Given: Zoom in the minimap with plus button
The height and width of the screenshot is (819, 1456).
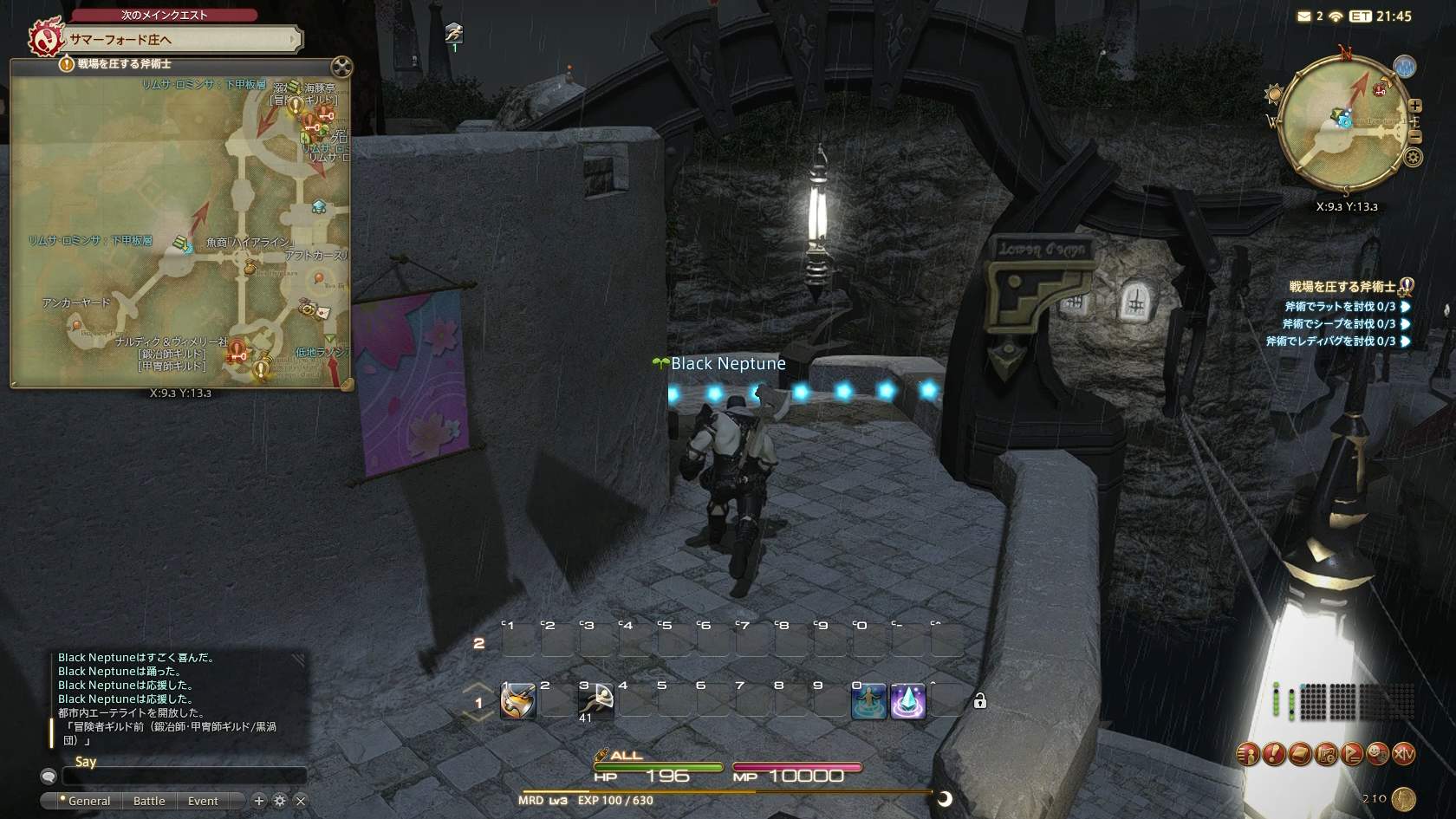Looking at the screenshot, I should [1414, 106].
